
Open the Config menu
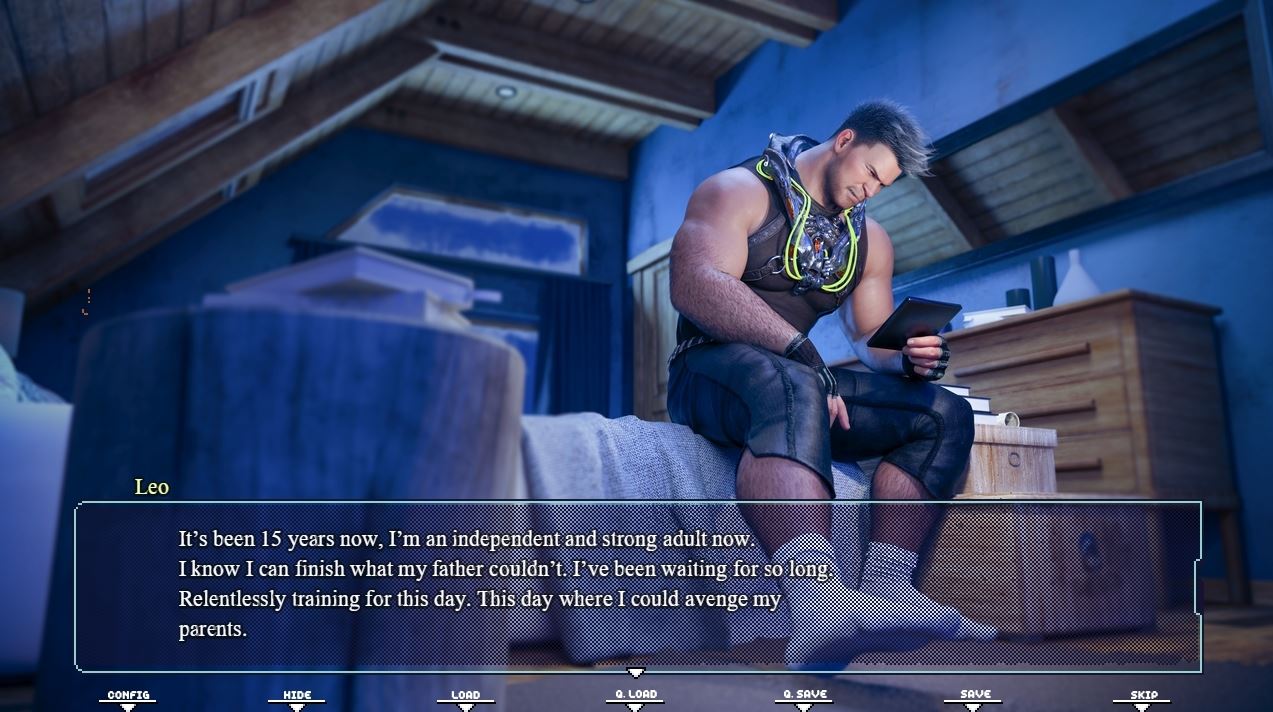128,696
